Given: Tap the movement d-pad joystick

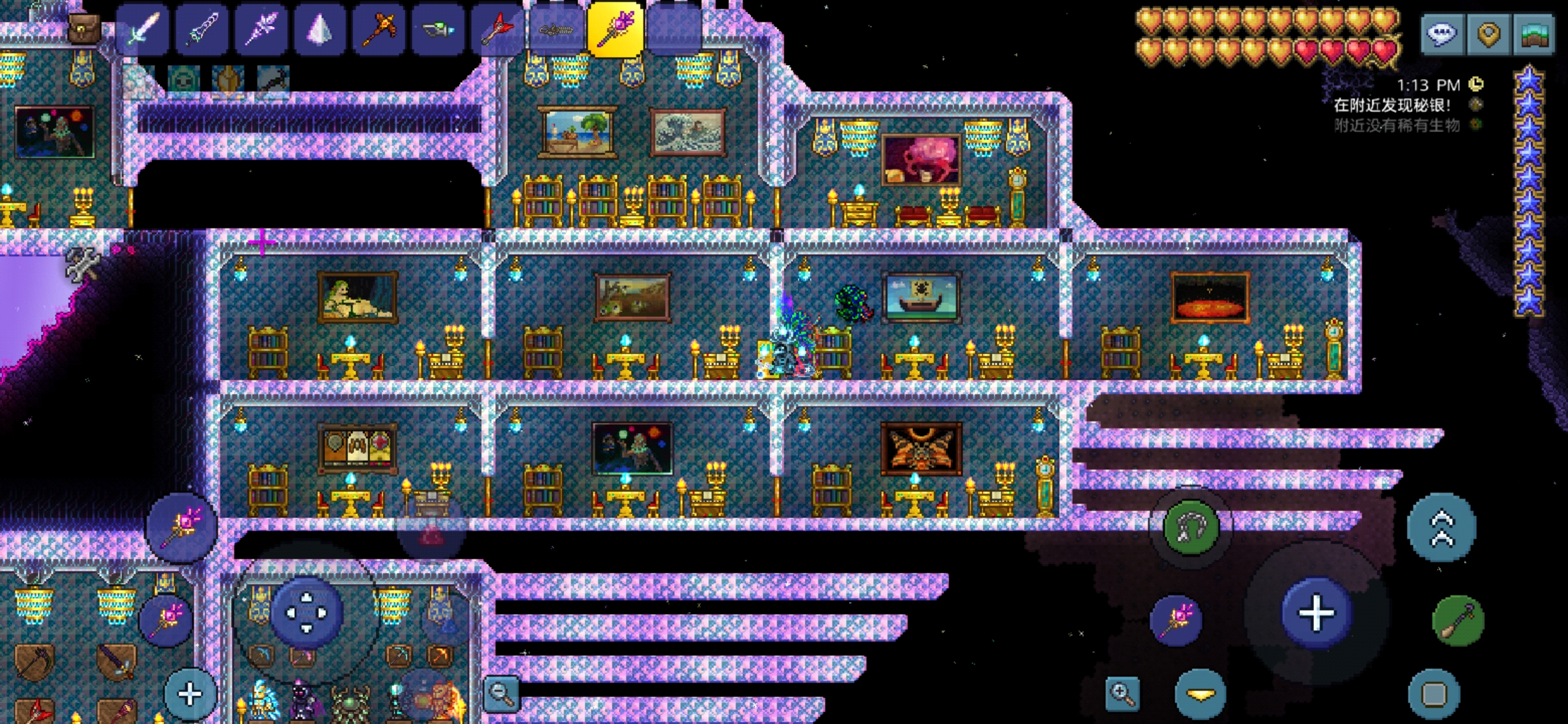Looking at the screenshot, I should click(x=306, y=612).
